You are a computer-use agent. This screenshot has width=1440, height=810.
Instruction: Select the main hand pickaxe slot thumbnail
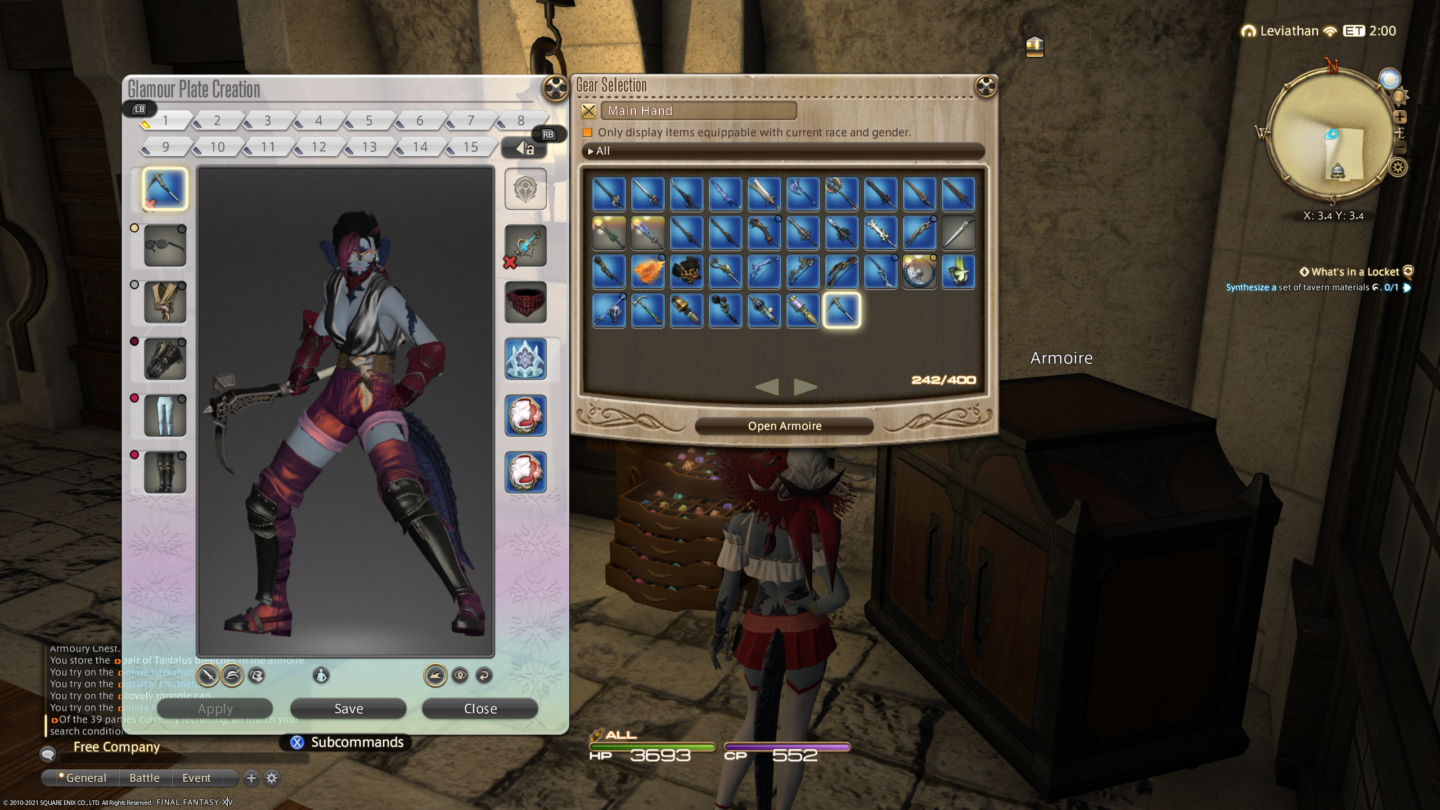(164, 190)
